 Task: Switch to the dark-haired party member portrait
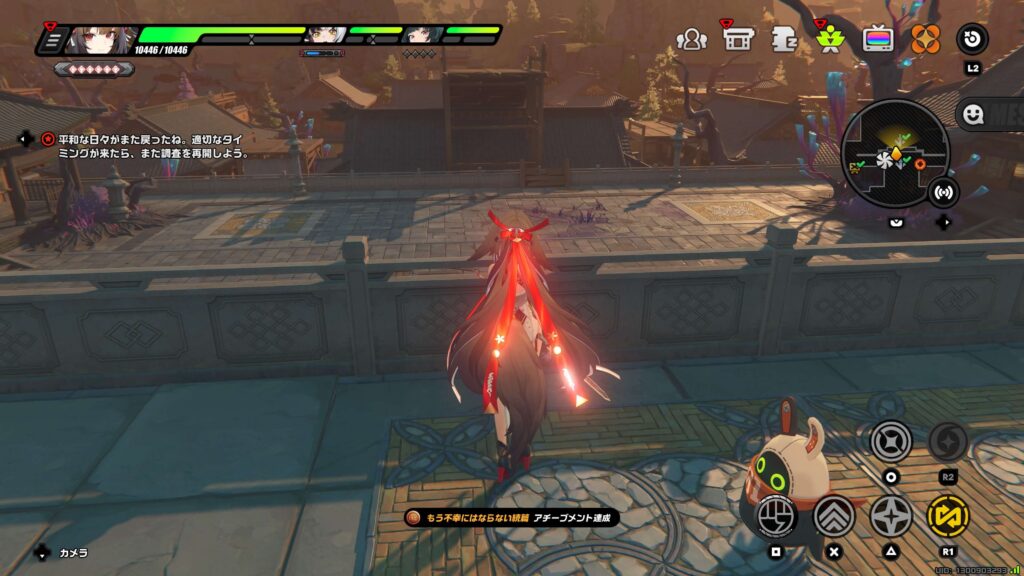421,36
